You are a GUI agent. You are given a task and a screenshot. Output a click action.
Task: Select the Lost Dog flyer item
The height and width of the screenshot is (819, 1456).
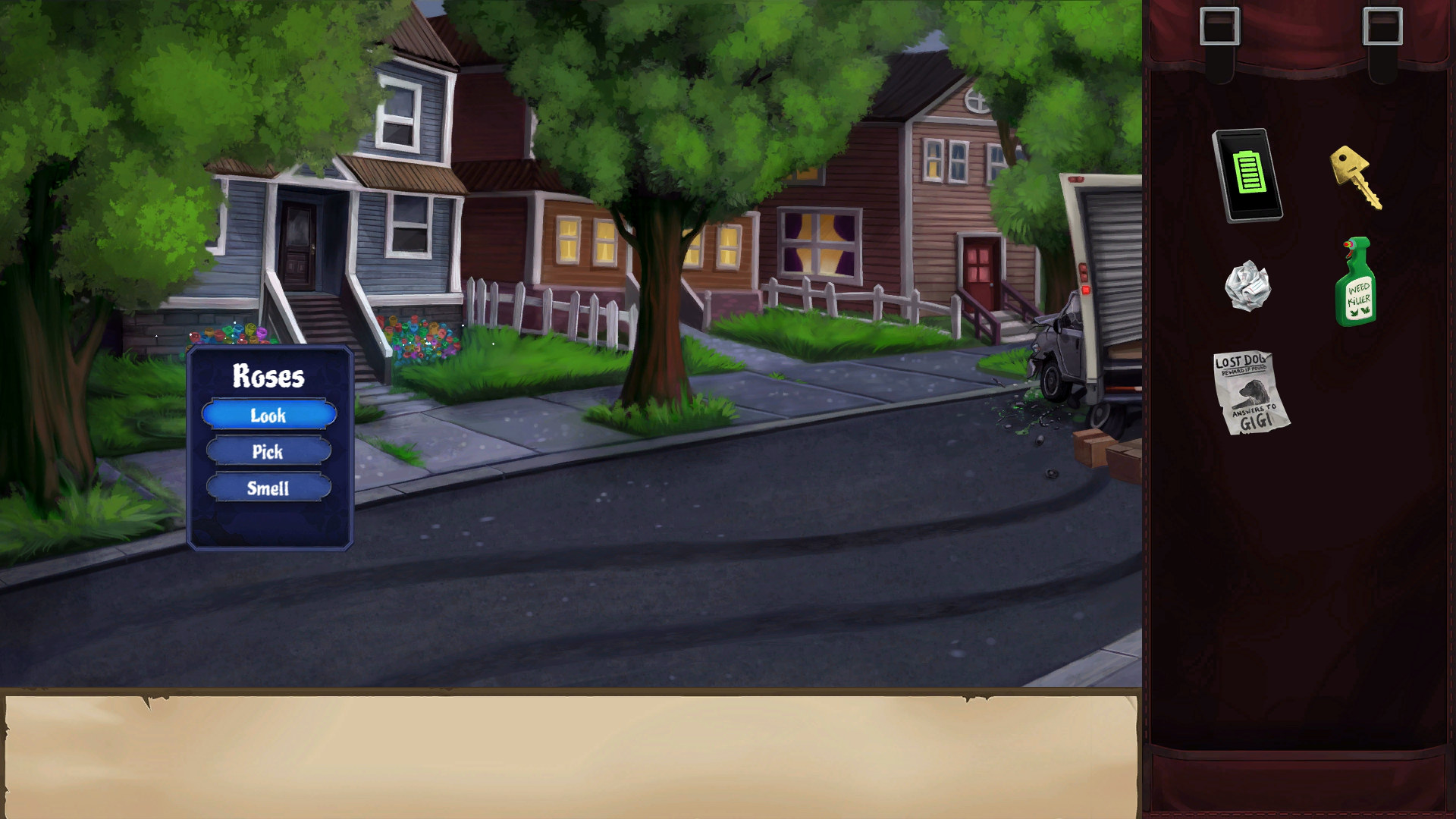pos(1250,392)
